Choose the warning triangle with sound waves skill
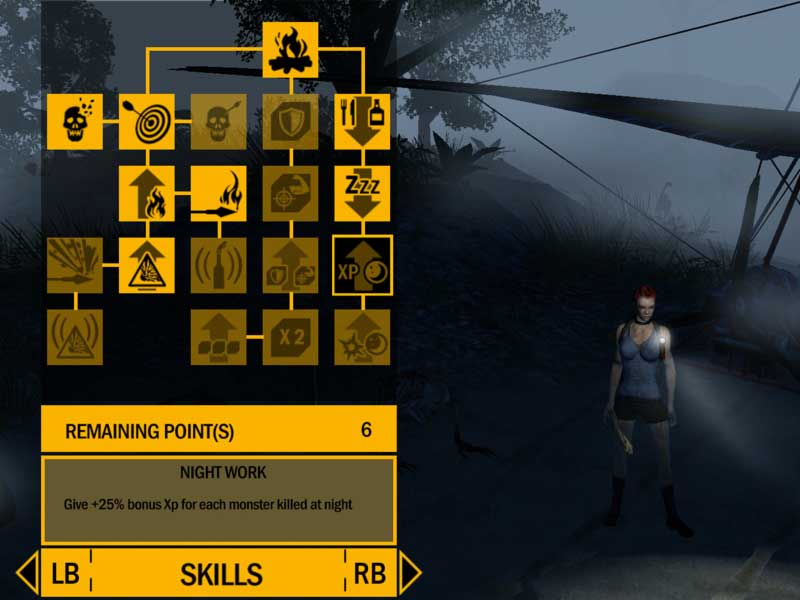 click(75, 337)
